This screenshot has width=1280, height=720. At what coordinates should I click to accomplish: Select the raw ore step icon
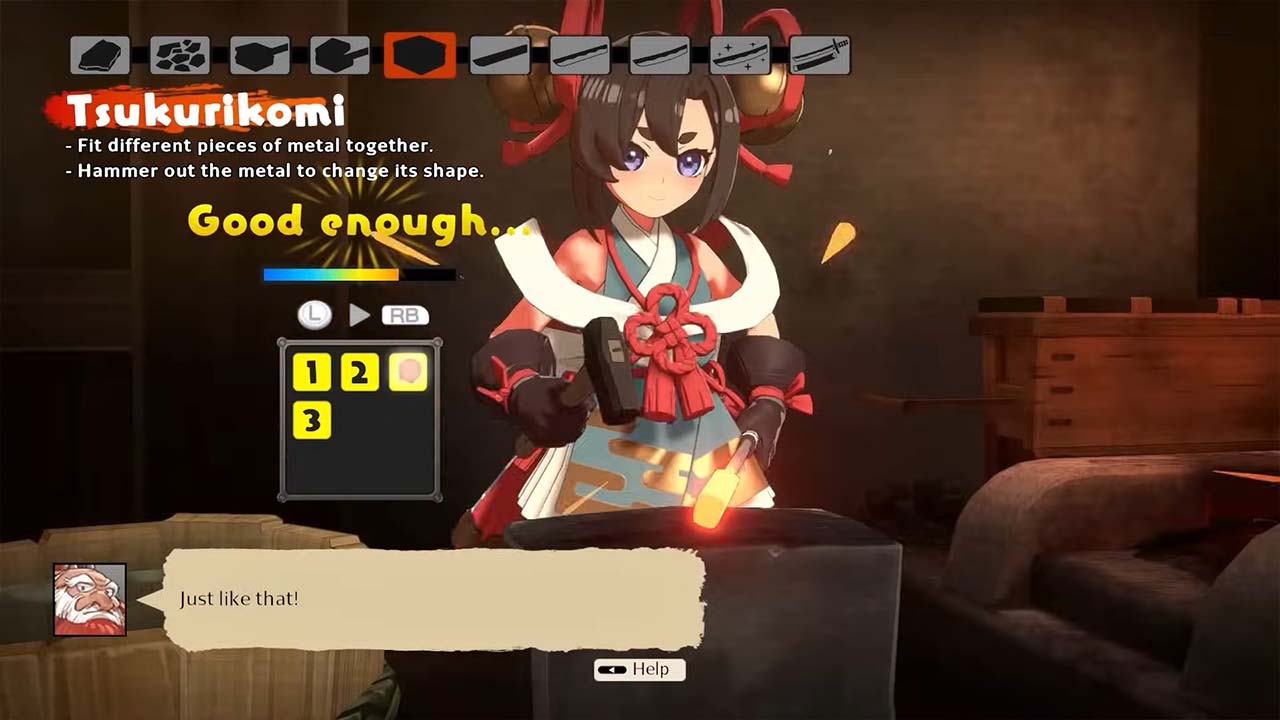point(100,55)
